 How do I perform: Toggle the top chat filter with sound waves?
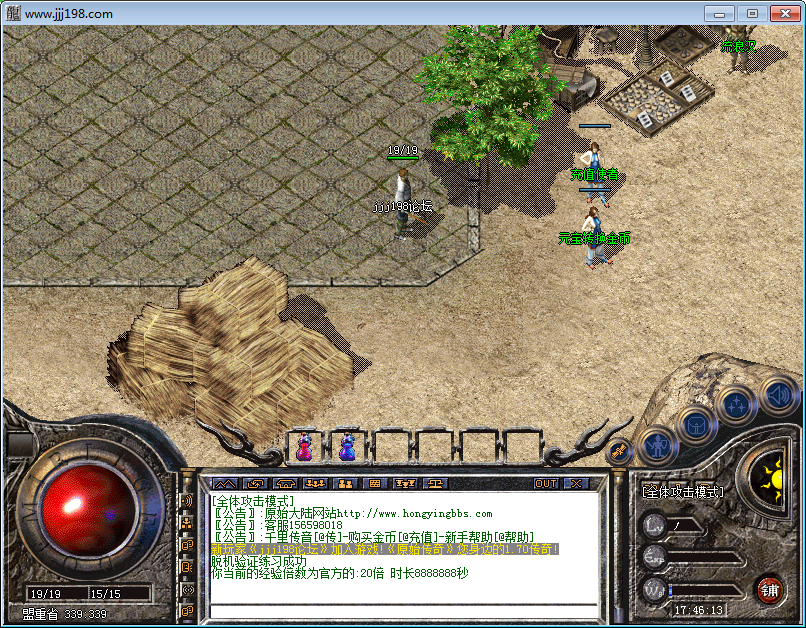tap(187, 501)
